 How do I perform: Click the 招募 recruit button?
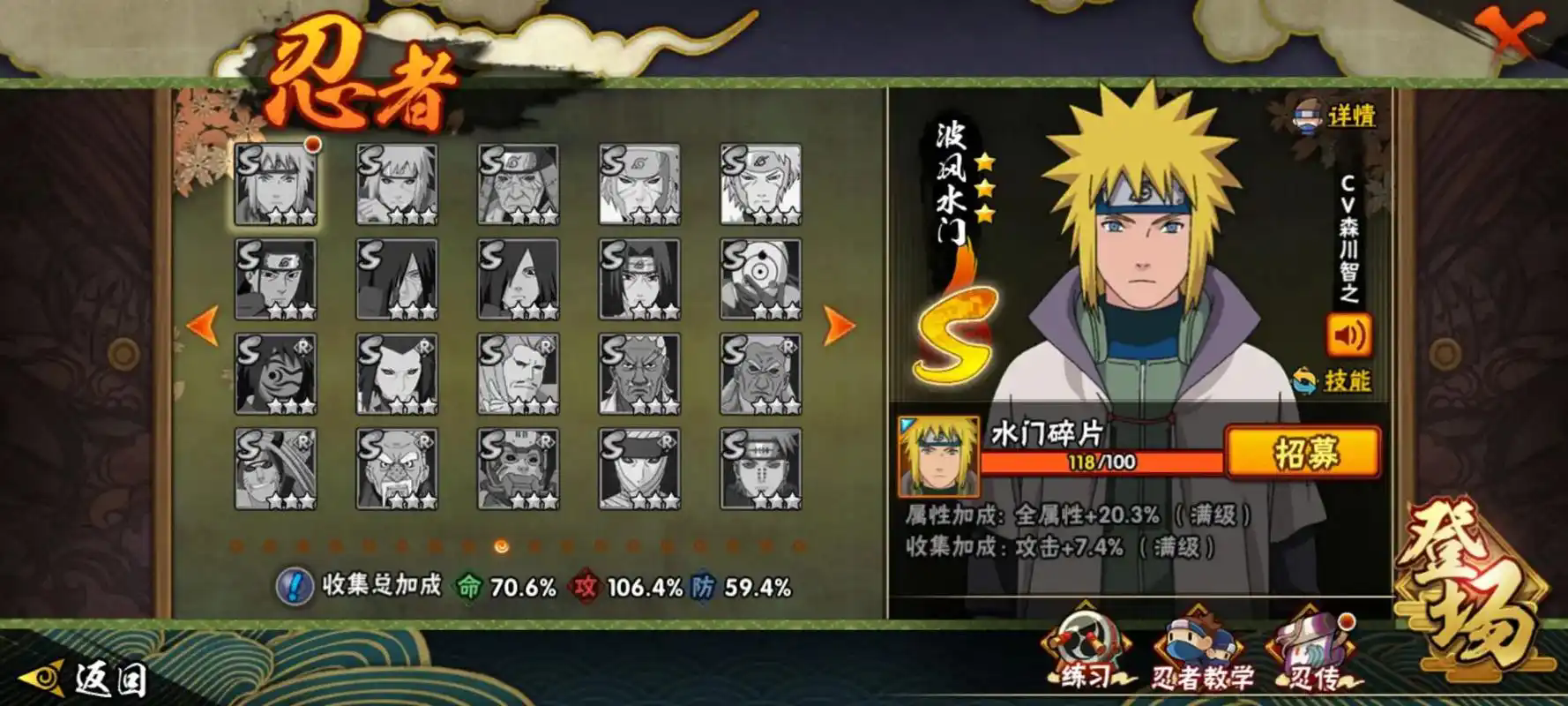click(1303, 453)
